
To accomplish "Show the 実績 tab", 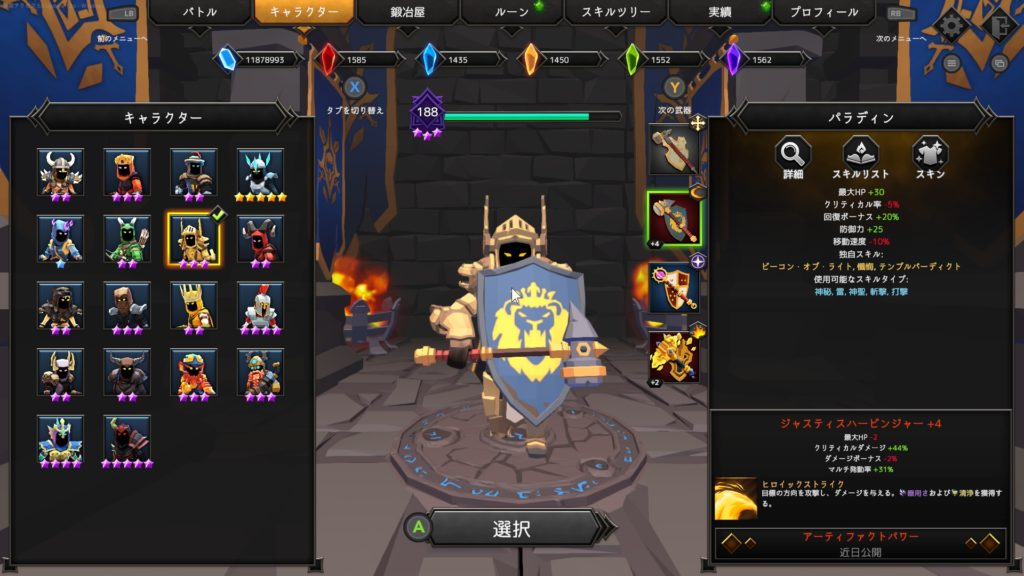I will (718, 13).
